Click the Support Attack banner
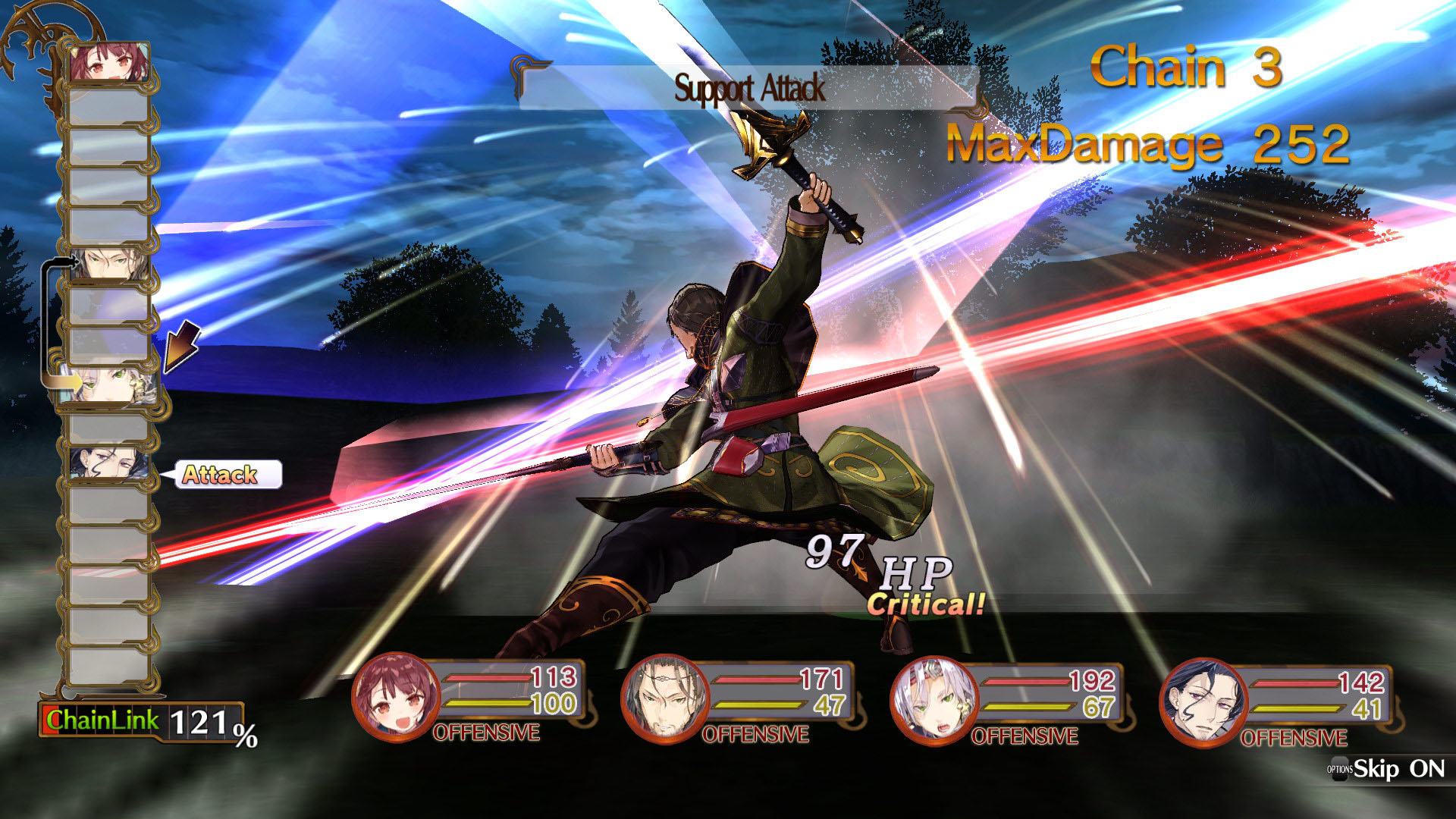This screenshot has width=1456, height=819. 748,89
